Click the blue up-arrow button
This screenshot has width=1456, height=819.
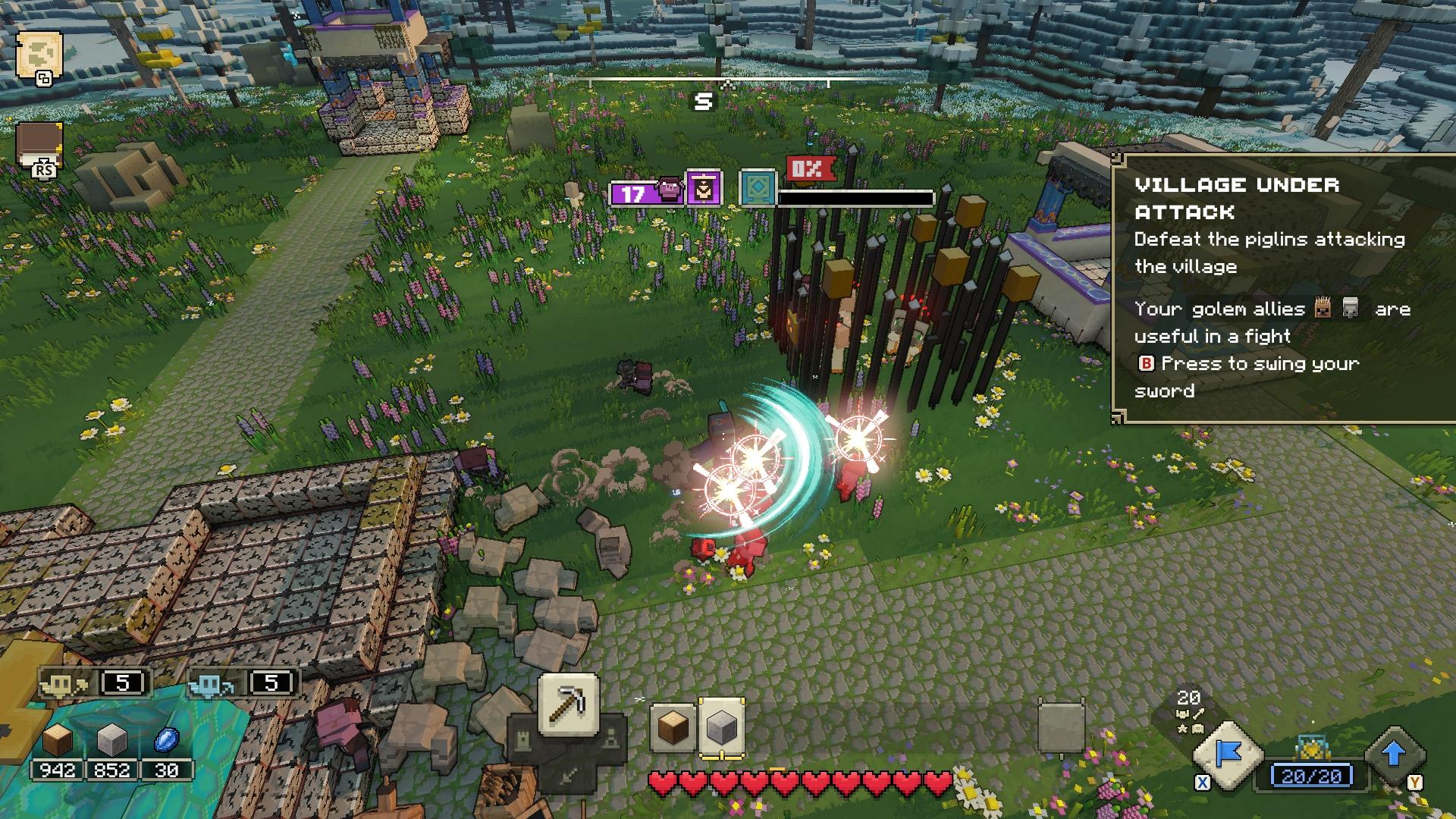1394,755
